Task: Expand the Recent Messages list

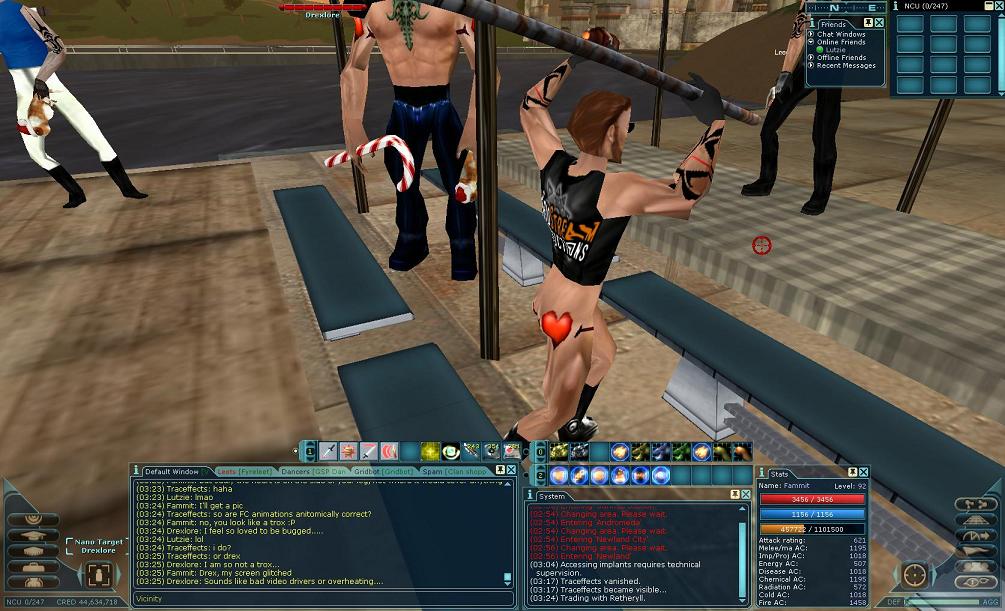Action: 811,66
